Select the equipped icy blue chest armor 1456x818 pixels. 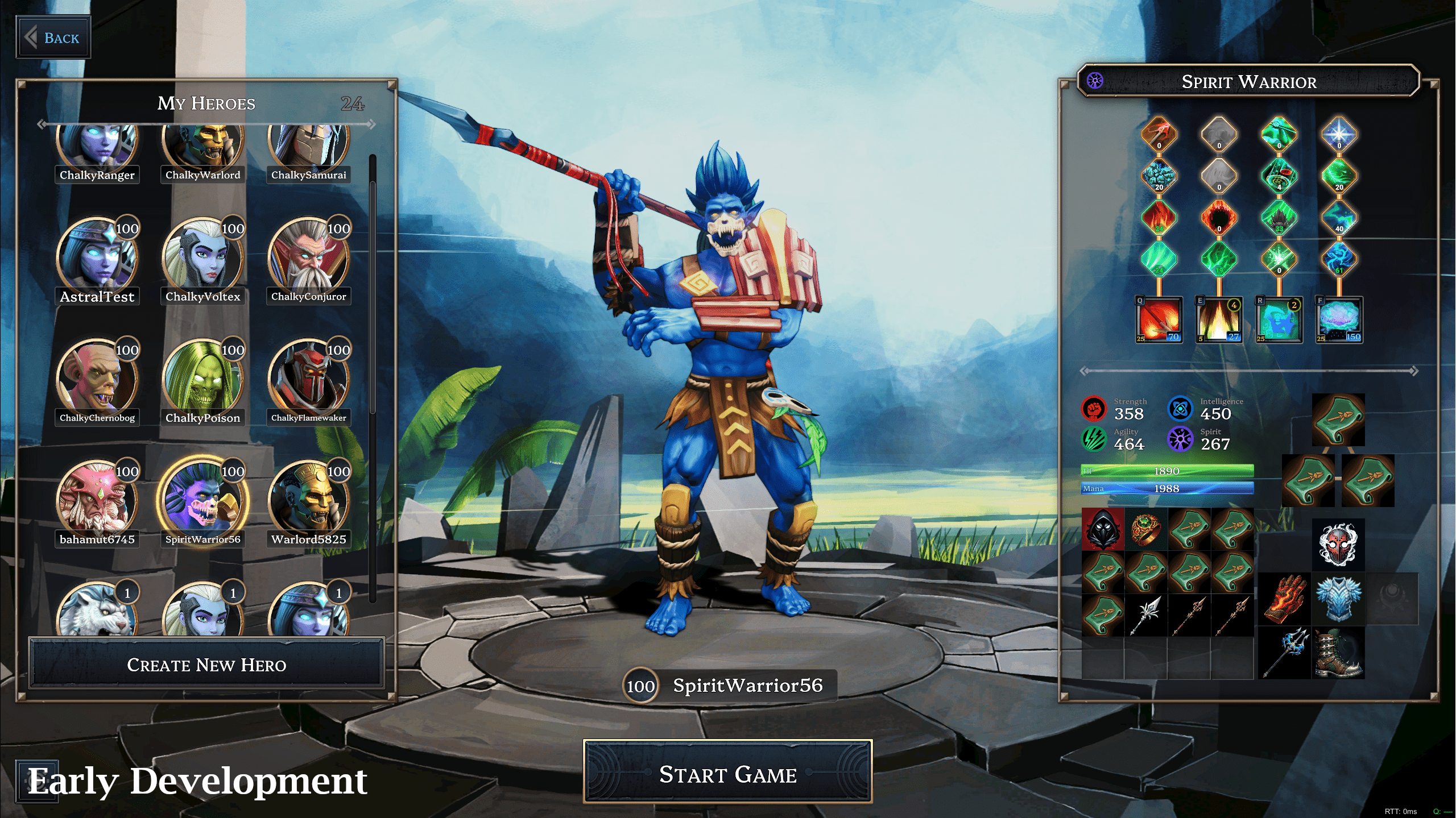[1338, 599]
